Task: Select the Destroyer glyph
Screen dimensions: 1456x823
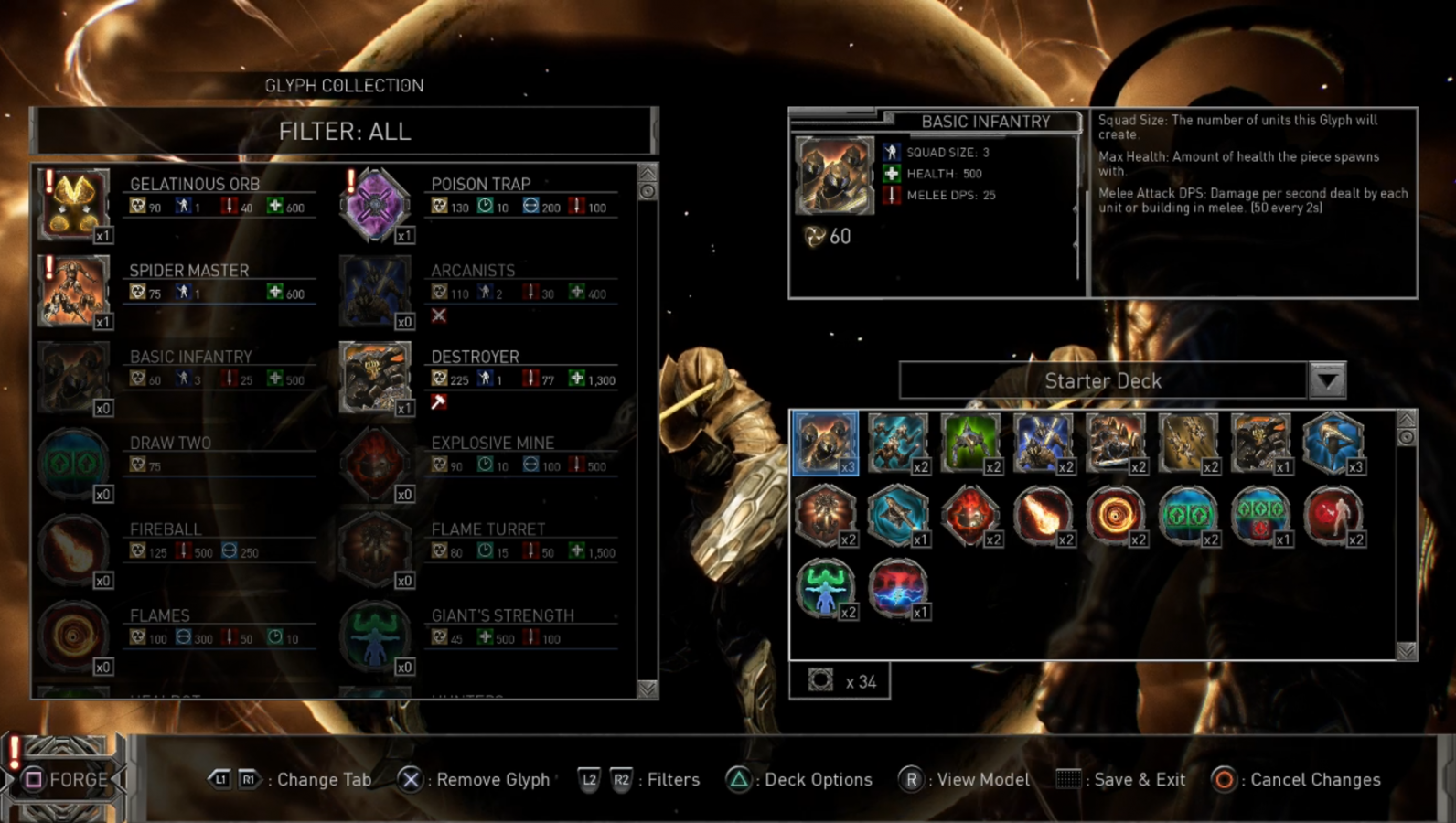Action: [375, 377]
